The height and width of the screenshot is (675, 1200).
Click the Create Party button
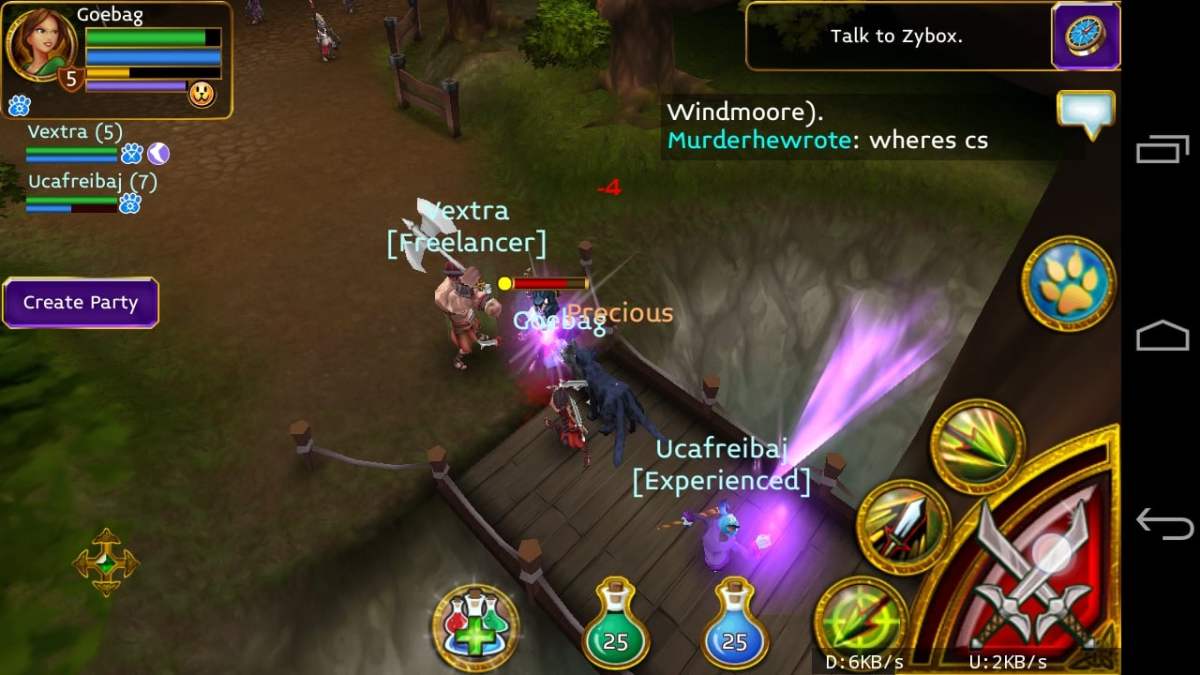tap(80, 303)
